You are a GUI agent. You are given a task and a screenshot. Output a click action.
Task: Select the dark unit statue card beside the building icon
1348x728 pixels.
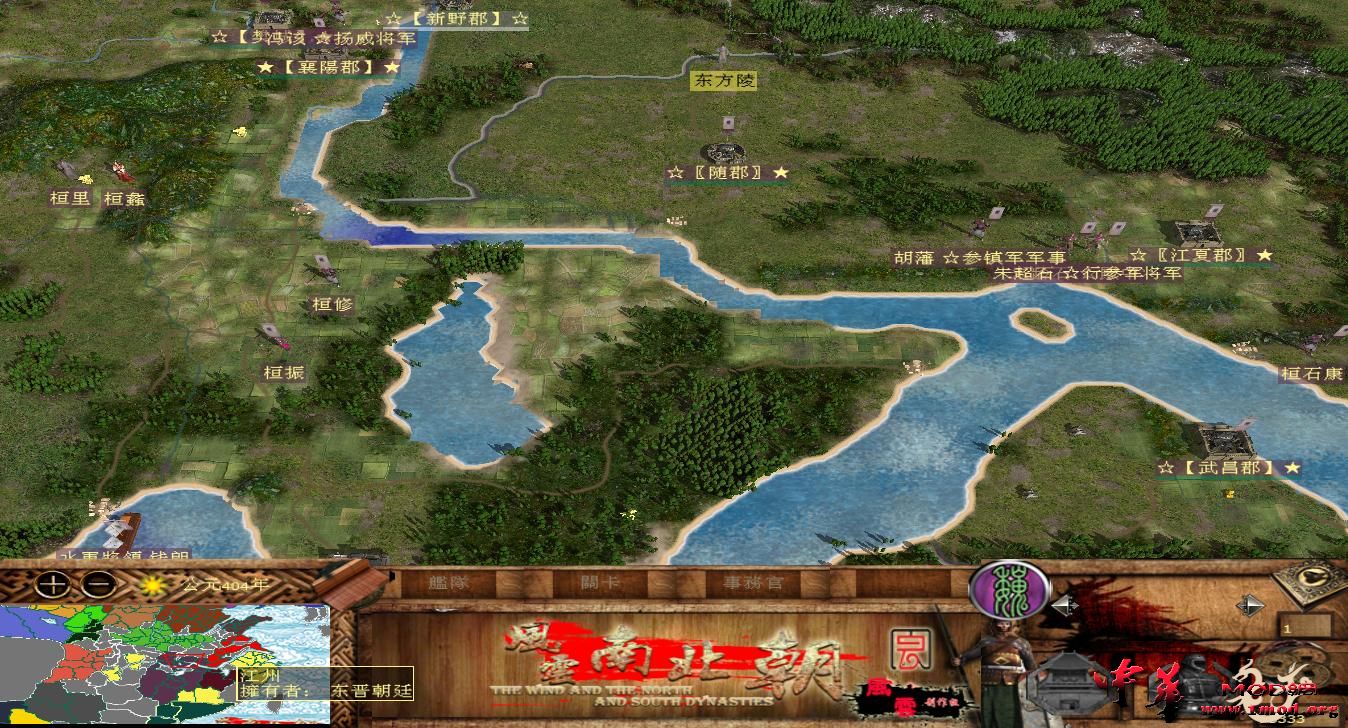[1193, 681]
